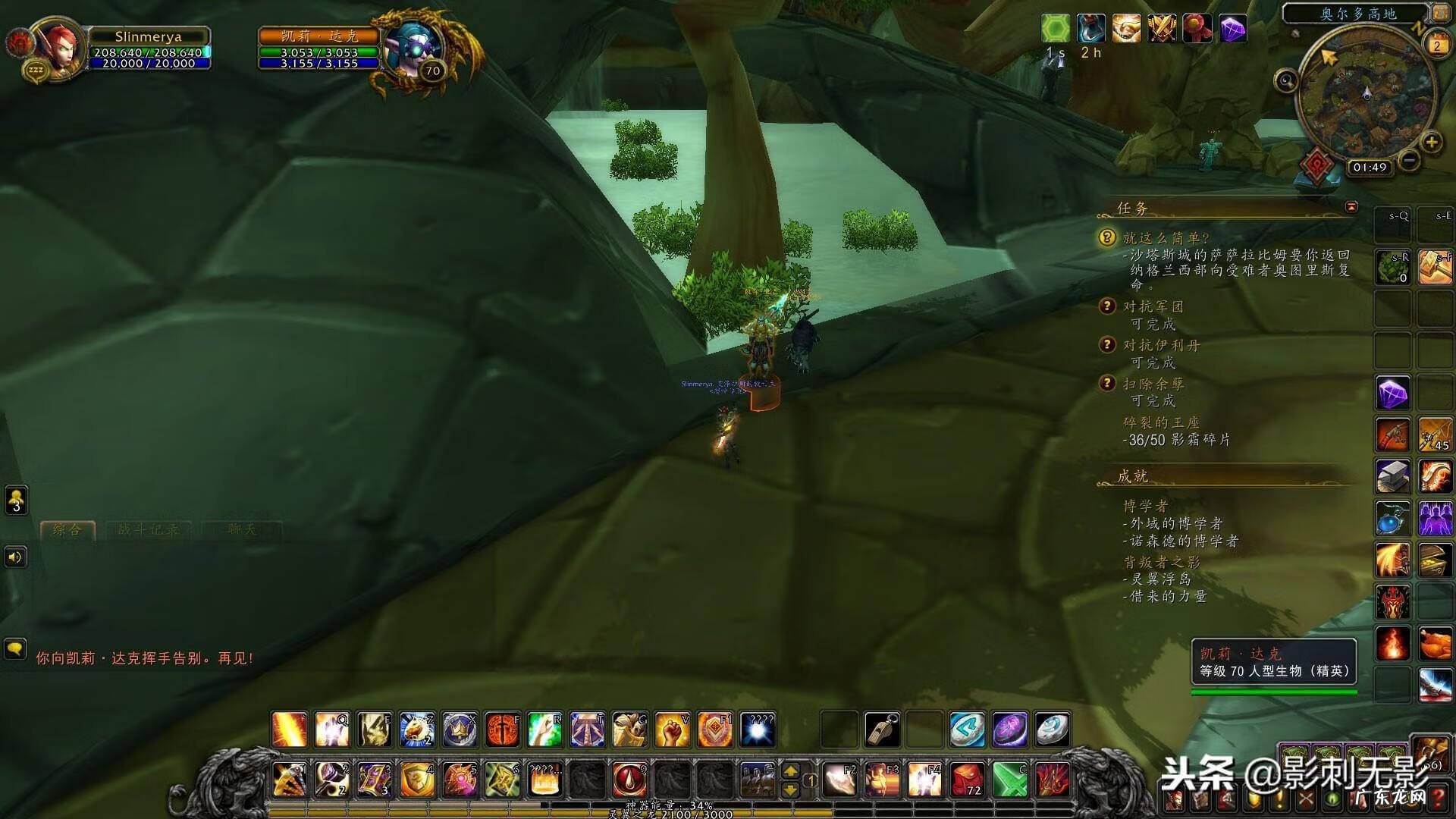The image size is (1456, 819).
Task: Use the whistle item on the action bar
Action: coord(882,730)
